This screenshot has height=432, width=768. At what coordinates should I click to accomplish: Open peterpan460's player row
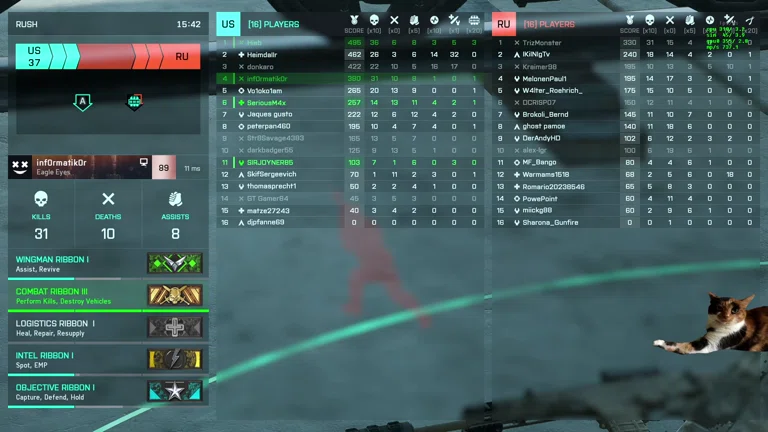268,126
